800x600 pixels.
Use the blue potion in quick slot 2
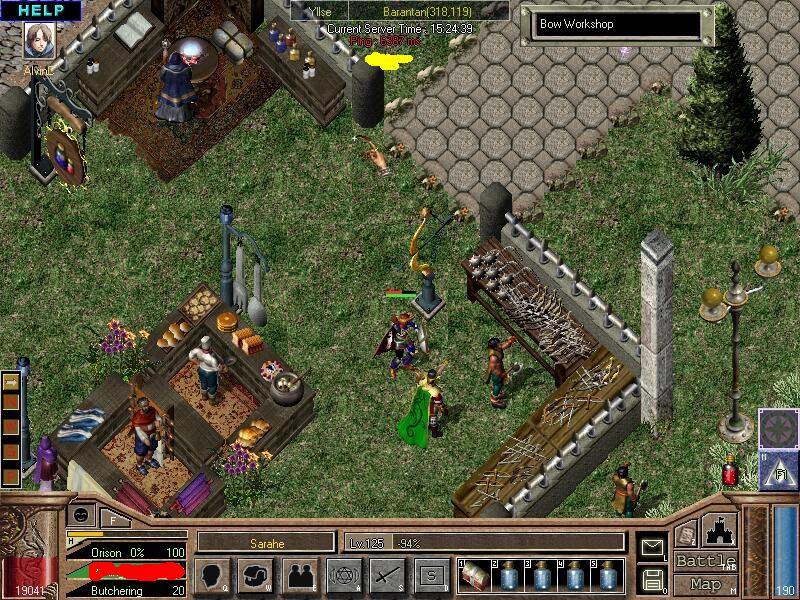(509, 575)
